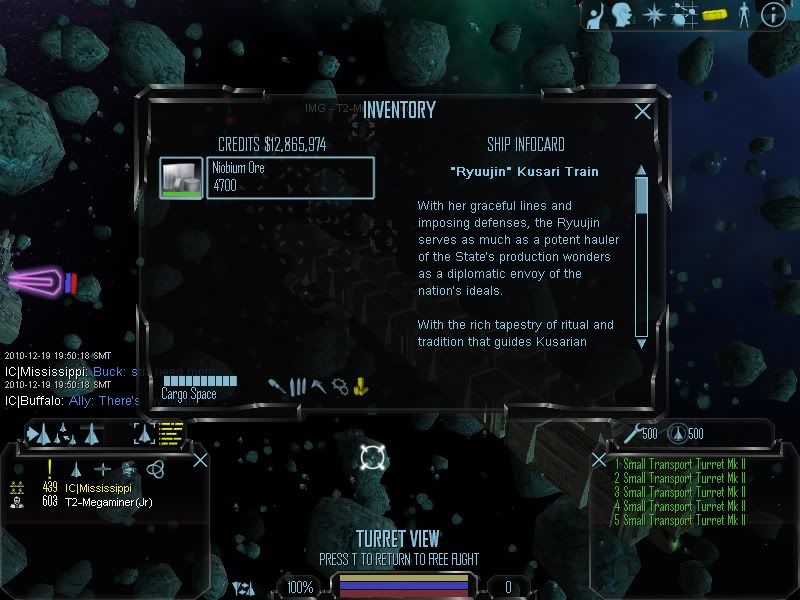The height and width of the screenshot is (600, 800).
Task: Close the weapons list panel
Action: click(x=599, y=460)
